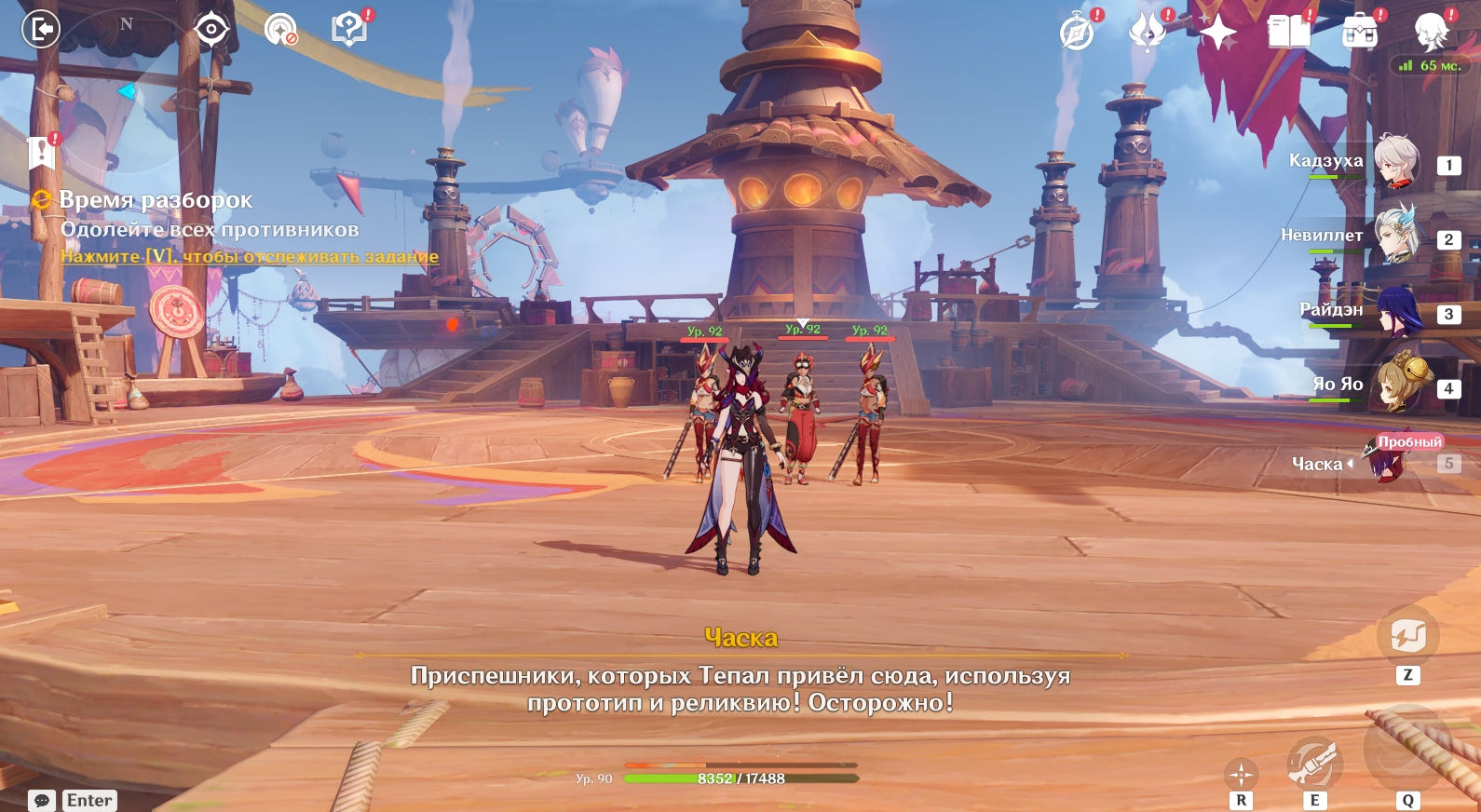Switch to party member Кадзуха
1481x812 pixels.
(1396, 162)
